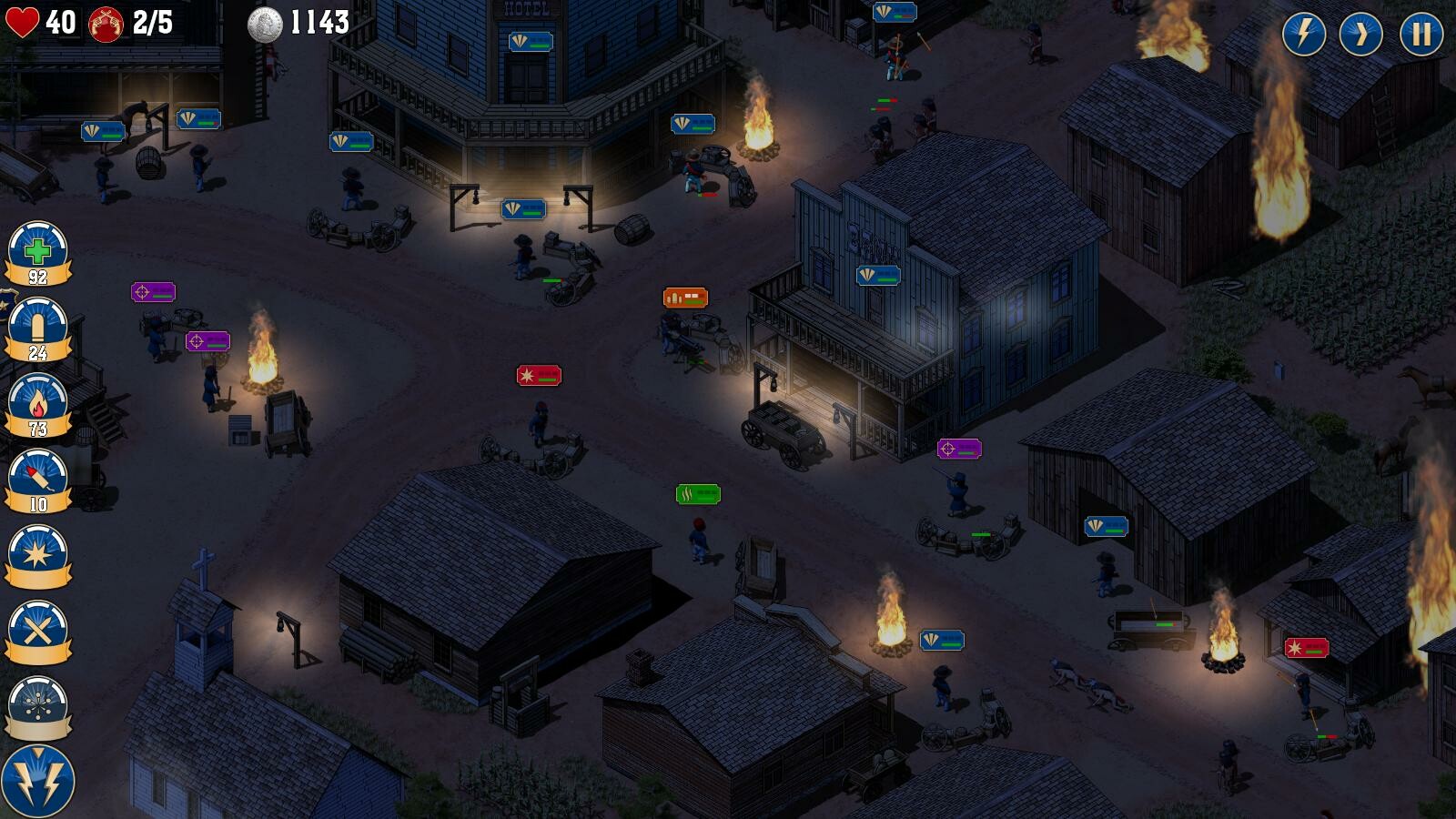Screen dimensions: 1456x819
Task: Open the blue gem upgrade banner above the hotel
Action: pyautogui.click(x=532, y=40)
